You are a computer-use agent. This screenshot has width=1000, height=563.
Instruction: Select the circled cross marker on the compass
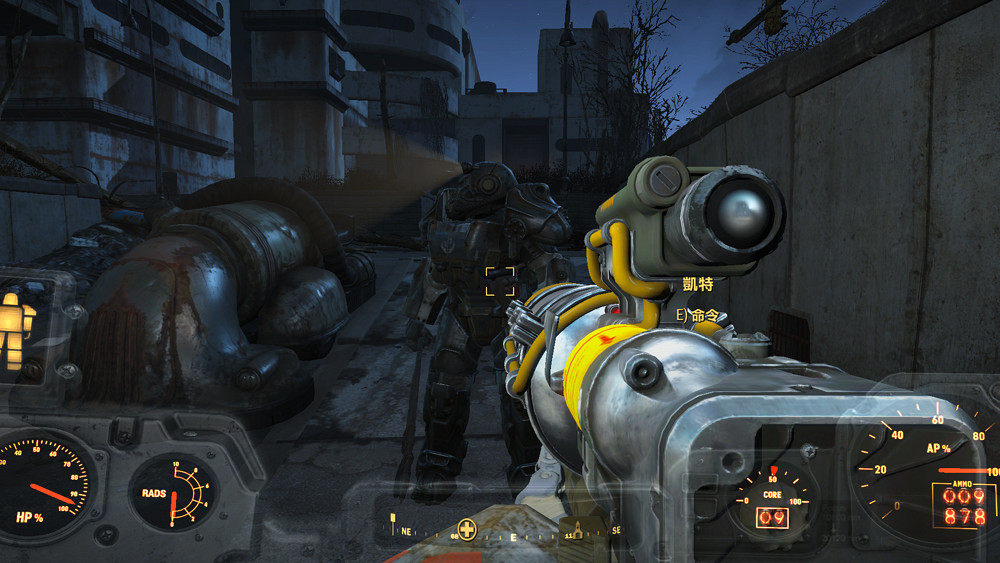click(x=466, y=529)
